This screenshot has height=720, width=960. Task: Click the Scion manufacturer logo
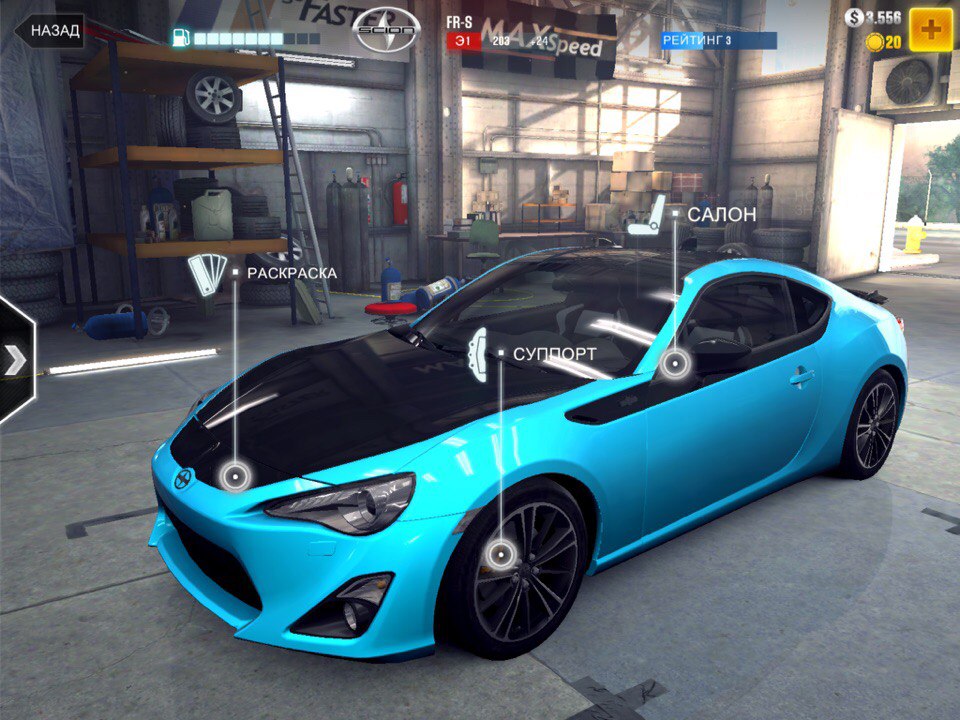tap(386, 31)
